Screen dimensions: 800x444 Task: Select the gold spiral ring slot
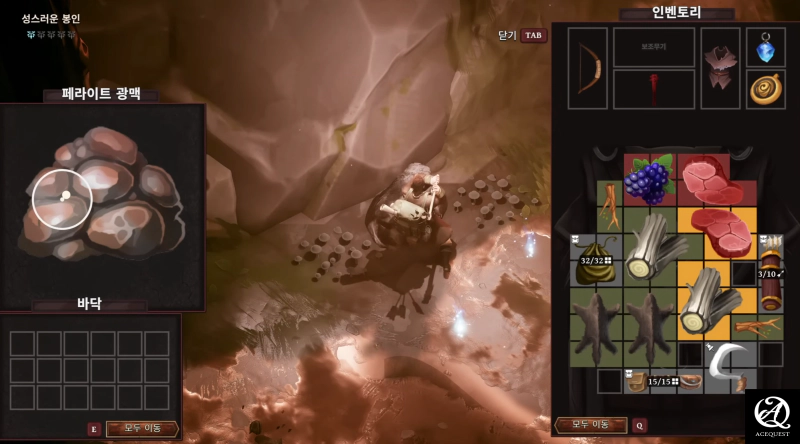pyautogui.click(x=766, y=88)
